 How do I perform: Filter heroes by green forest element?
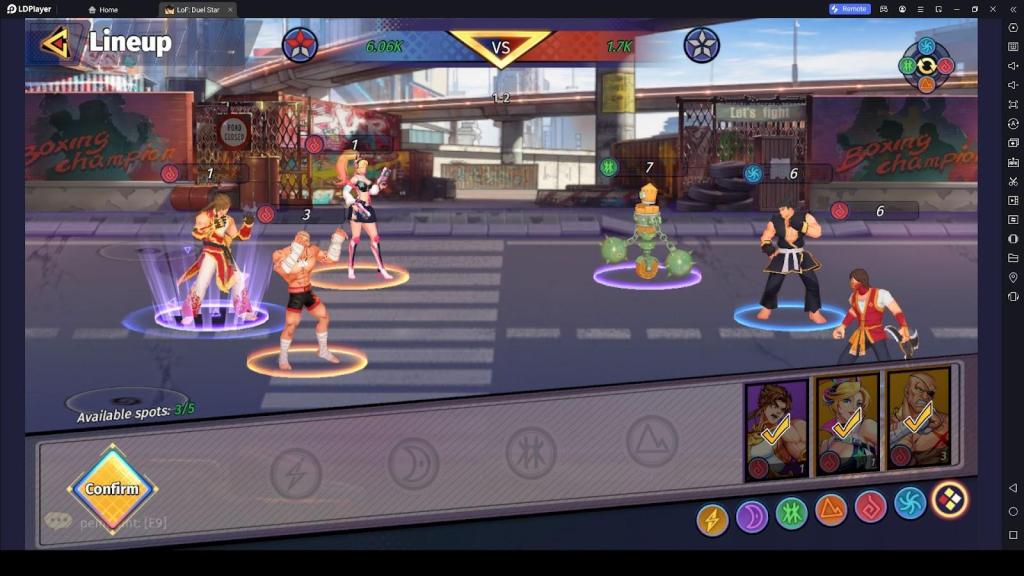[x=791, y=513]
